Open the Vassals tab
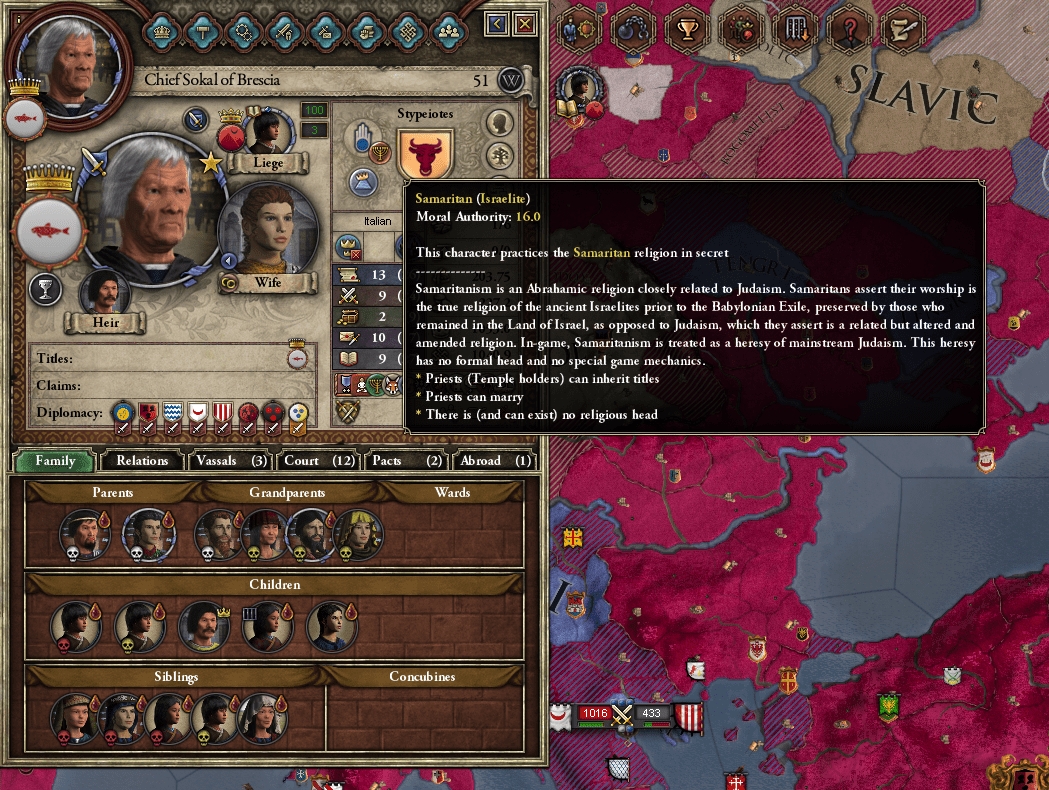Viewport: 1049px width, 790px height. click(230, 461)
